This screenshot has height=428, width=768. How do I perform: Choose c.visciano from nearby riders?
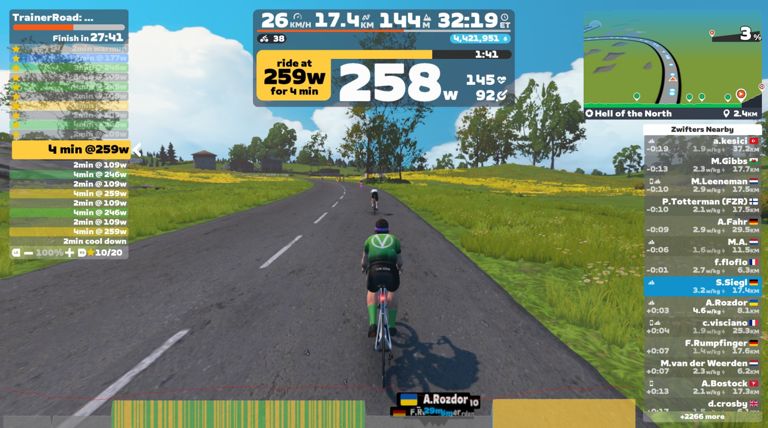point(704,326)
